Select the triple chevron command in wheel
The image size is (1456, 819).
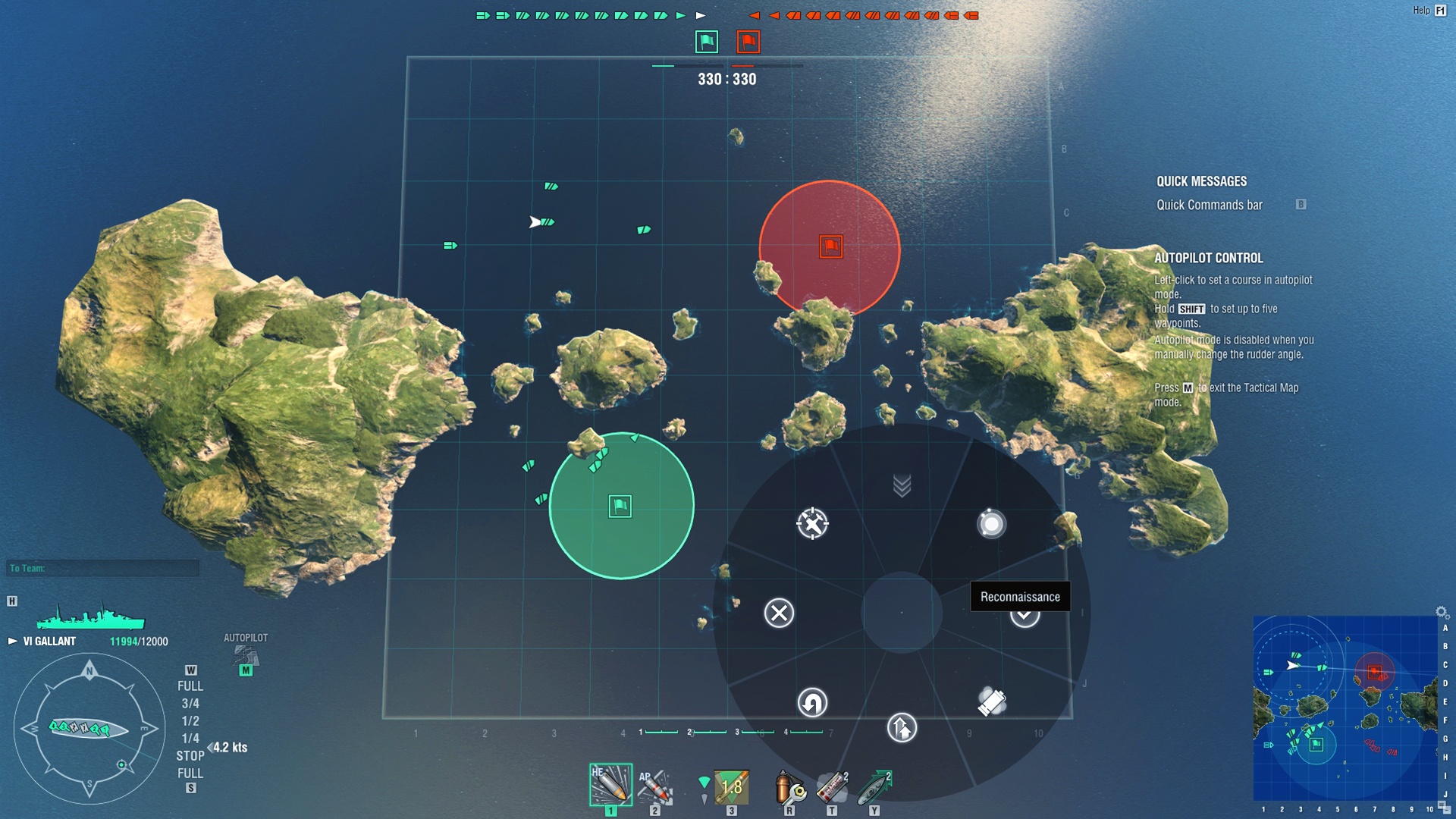pyautogui.click(x=902, y=485)
